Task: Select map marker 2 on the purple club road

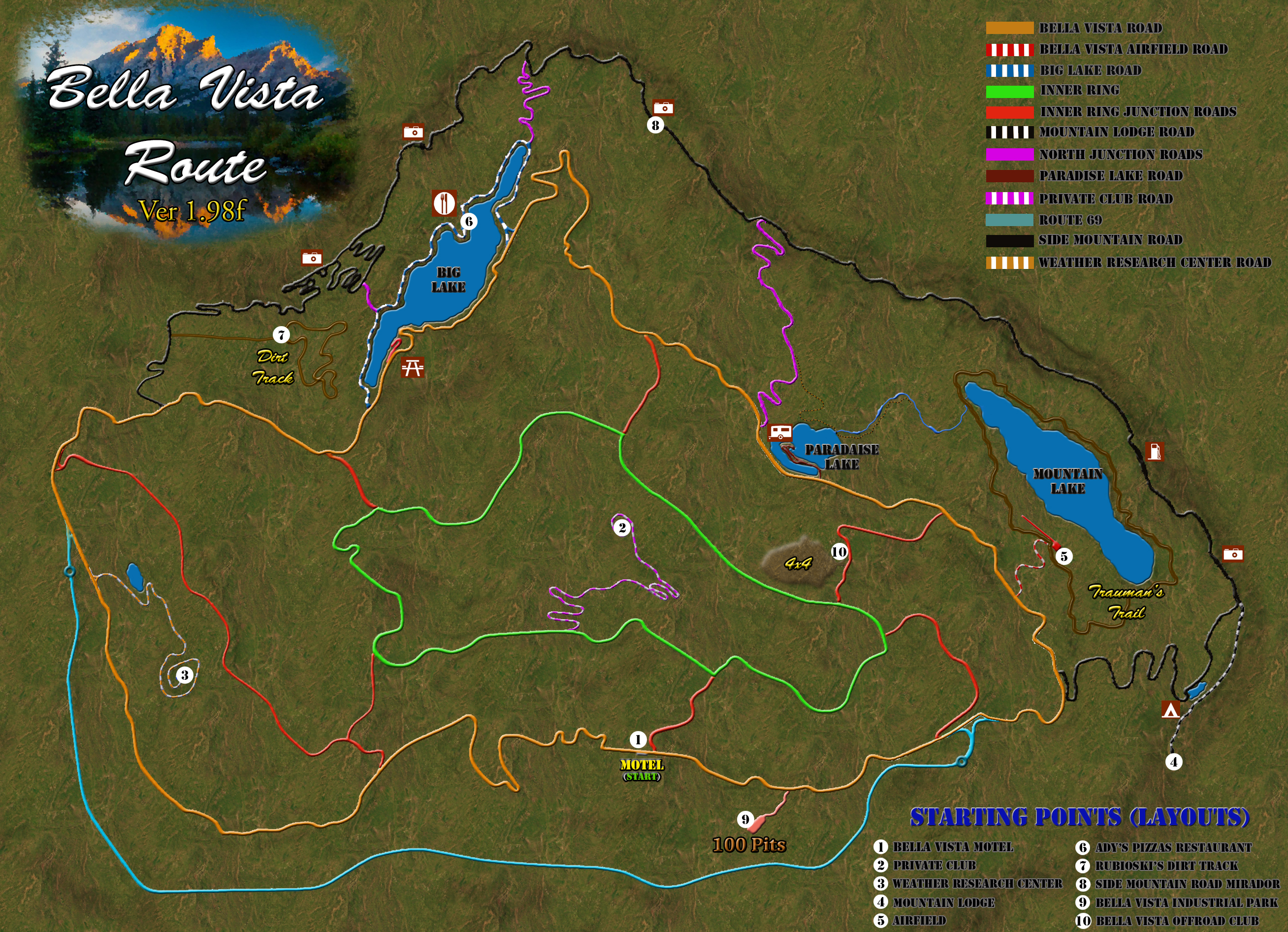Action: click(x=622, y=528)
